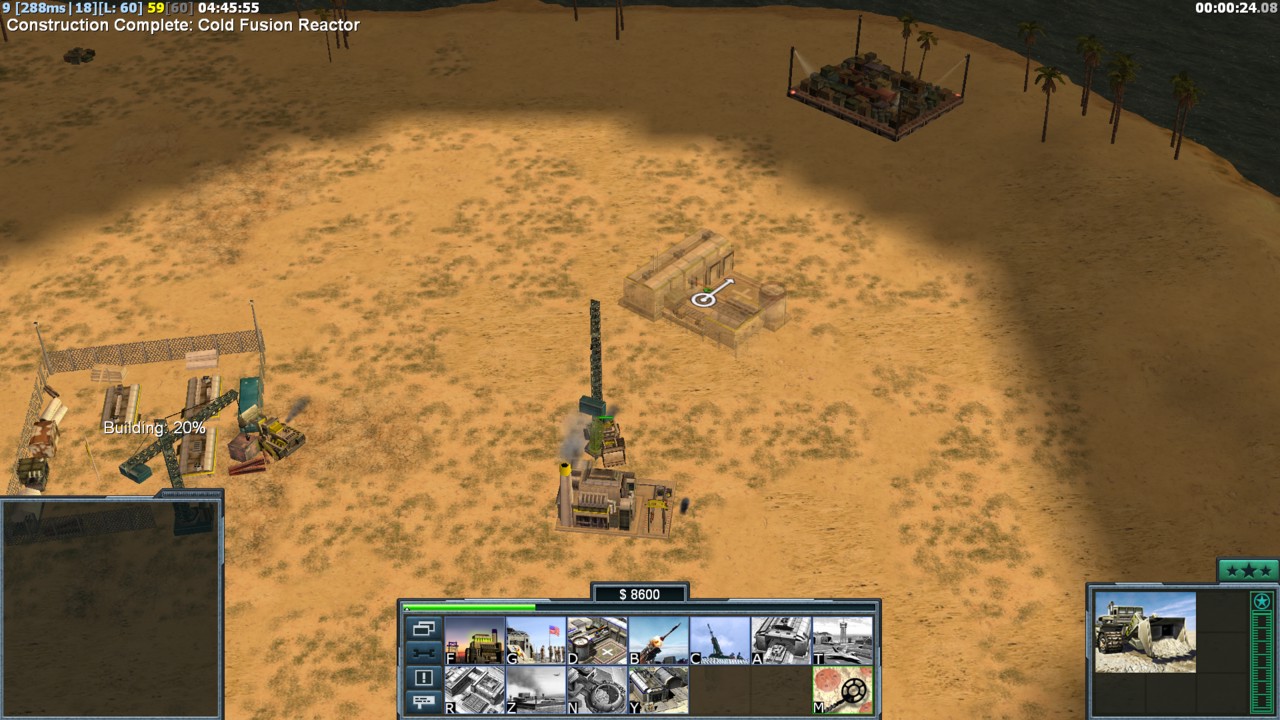Click on the minimap panel
Screen dimensions: 1280x720
coord(110,607)
